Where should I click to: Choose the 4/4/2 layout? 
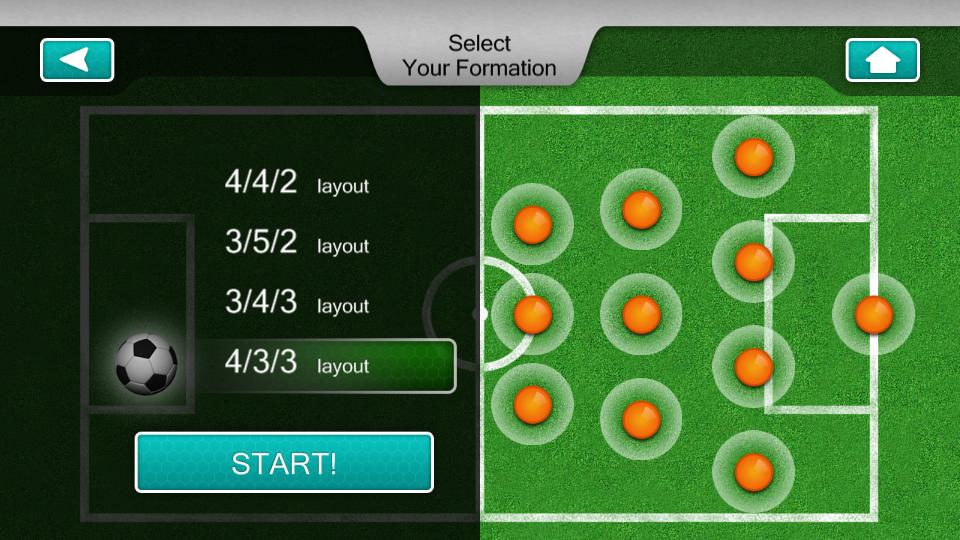point(296,183)
